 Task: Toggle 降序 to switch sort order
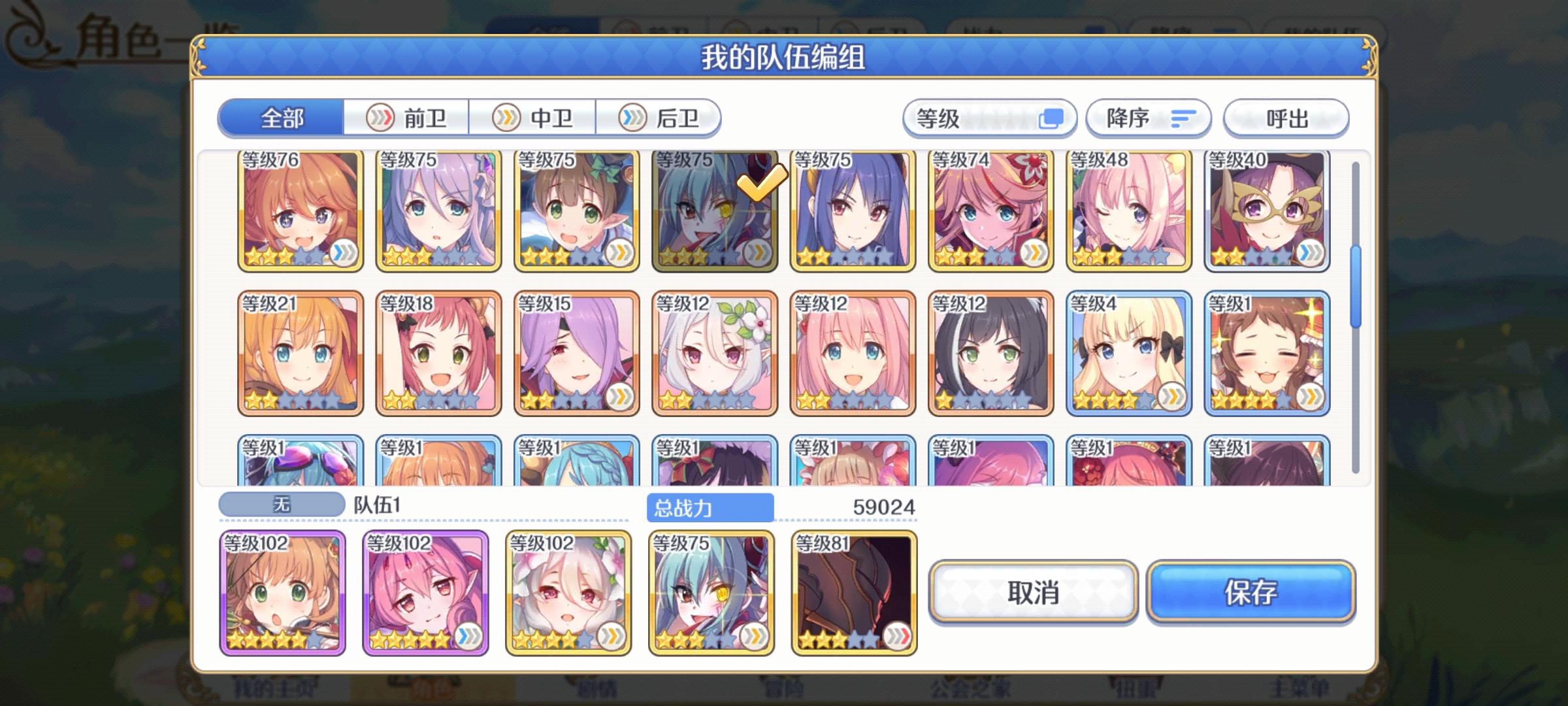(x=1148, y=118)
